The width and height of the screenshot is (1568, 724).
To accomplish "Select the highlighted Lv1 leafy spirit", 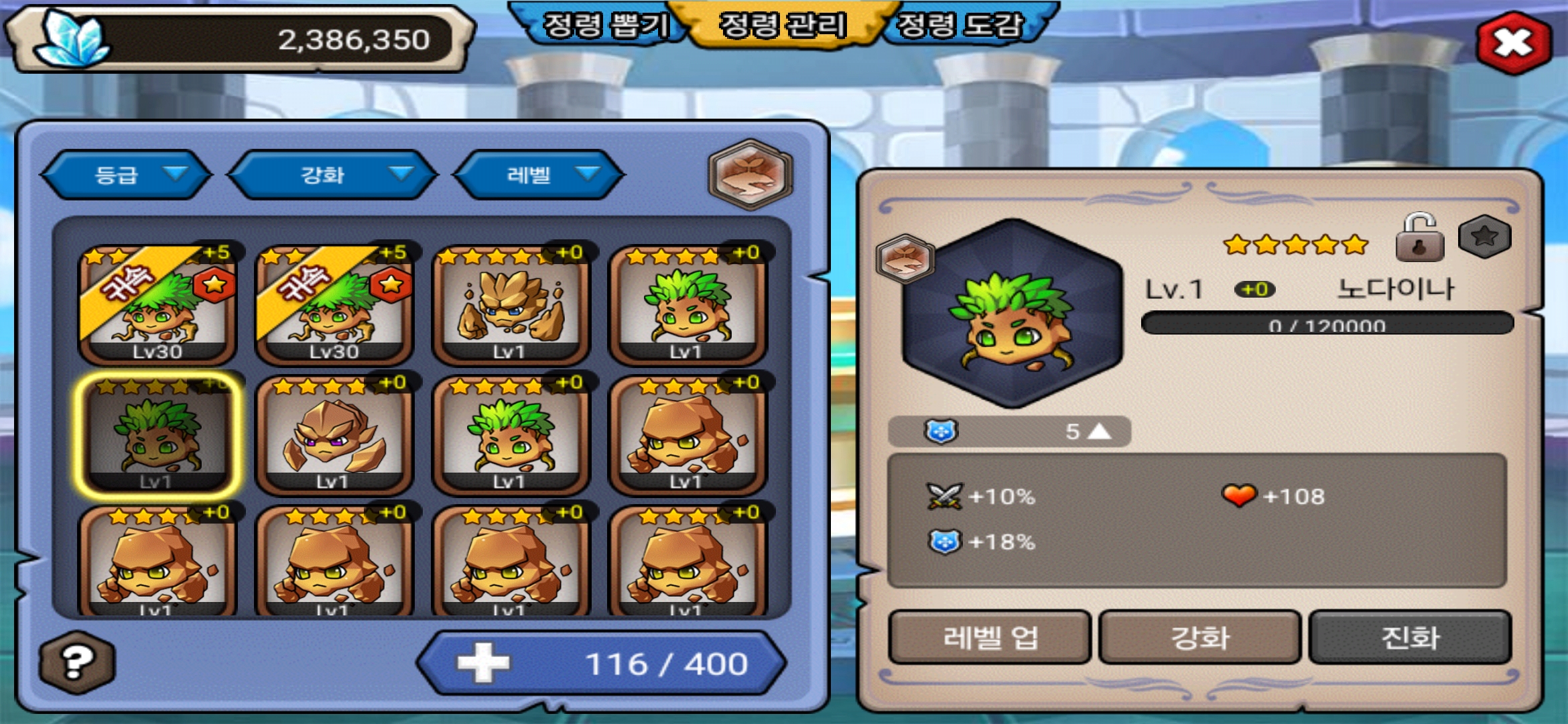I will pos(157,436).
